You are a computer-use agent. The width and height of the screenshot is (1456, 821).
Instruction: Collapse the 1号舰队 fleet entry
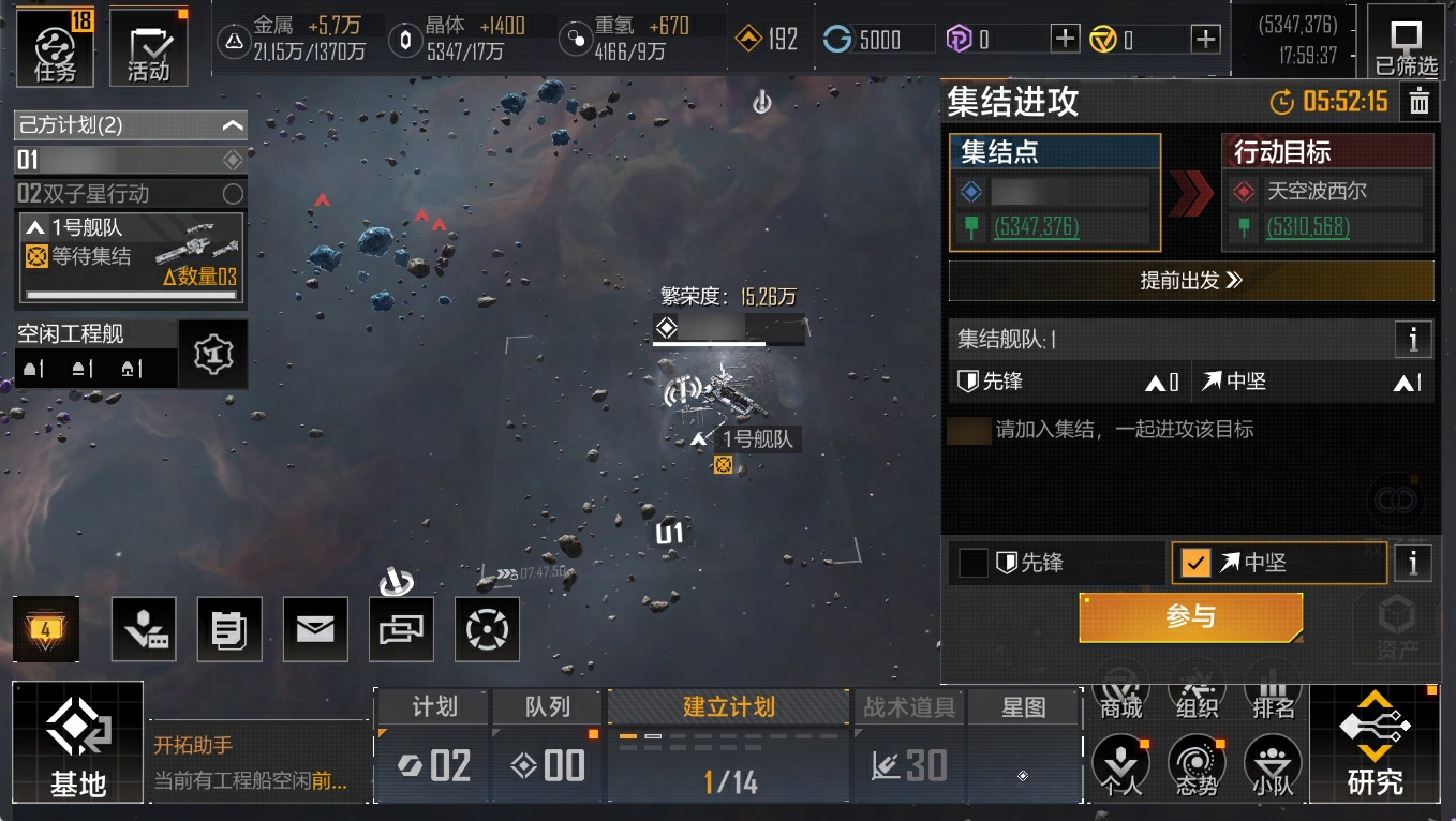point(35,228)
